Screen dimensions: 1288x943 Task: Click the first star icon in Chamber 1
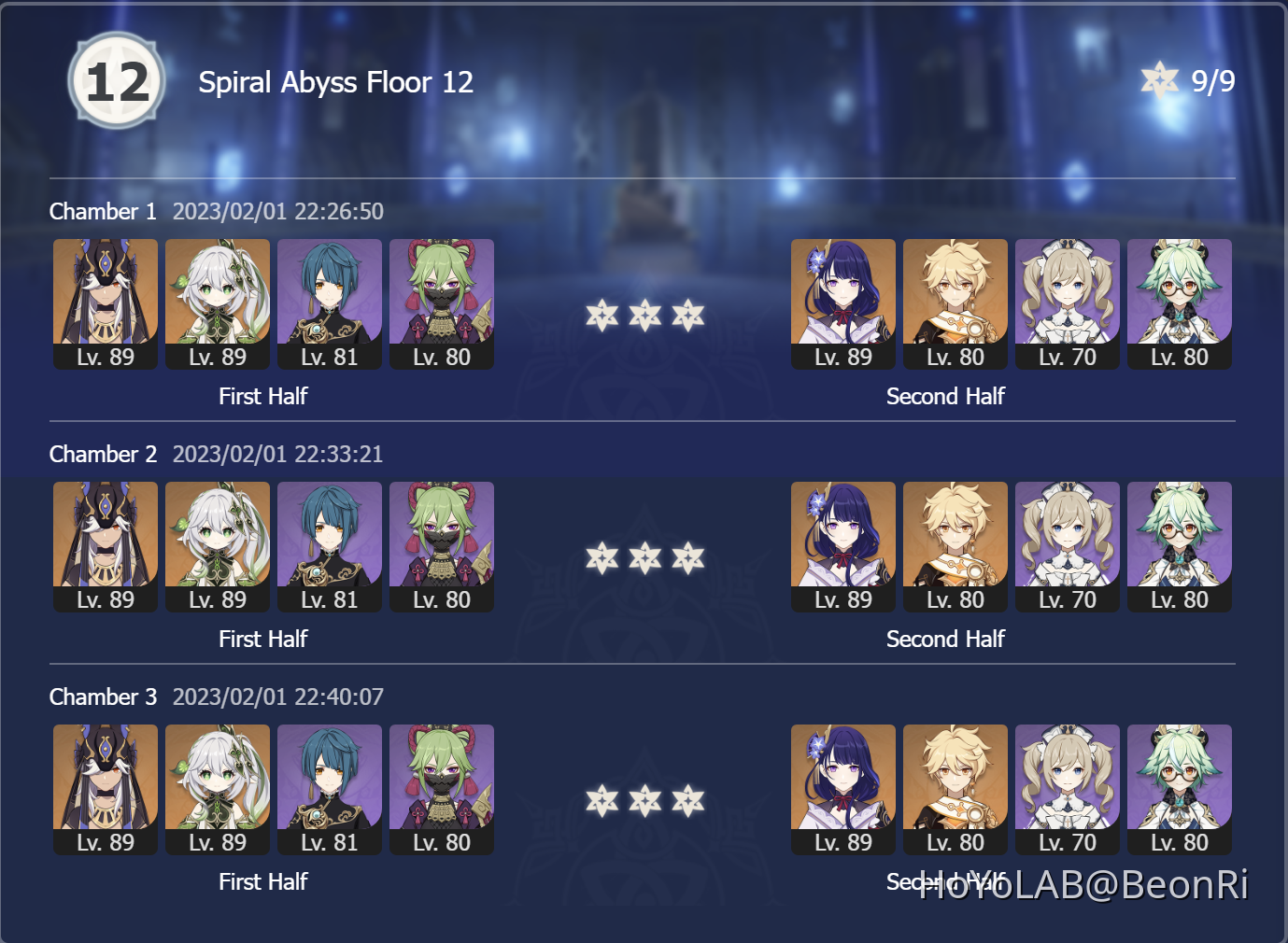(x=601, y=317)
